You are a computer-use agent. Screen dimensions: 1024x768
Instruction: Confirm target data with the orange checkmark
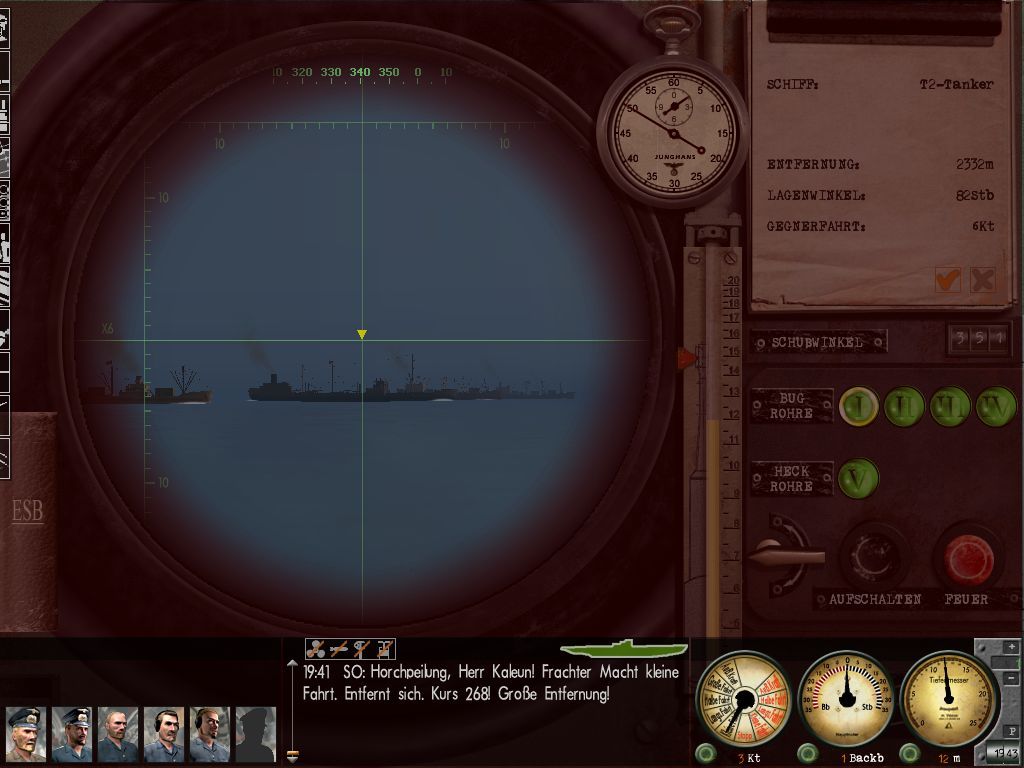click(947, 280)
